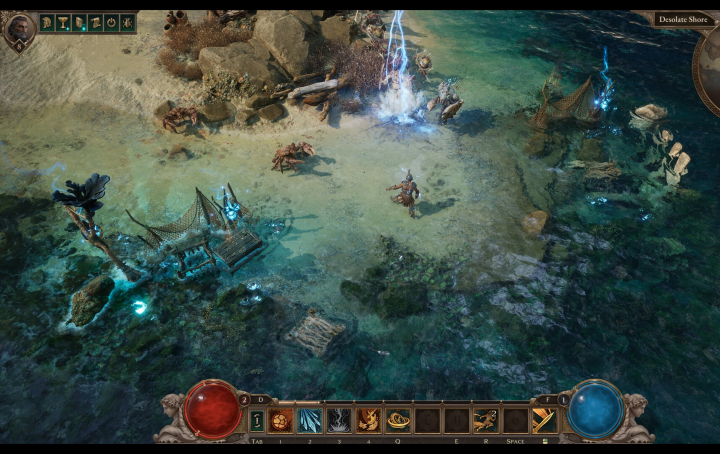Image resolution: width=720 pixels, height=454 pixels.
Task: Open the character portrait panel
Action: pos(19,28)
